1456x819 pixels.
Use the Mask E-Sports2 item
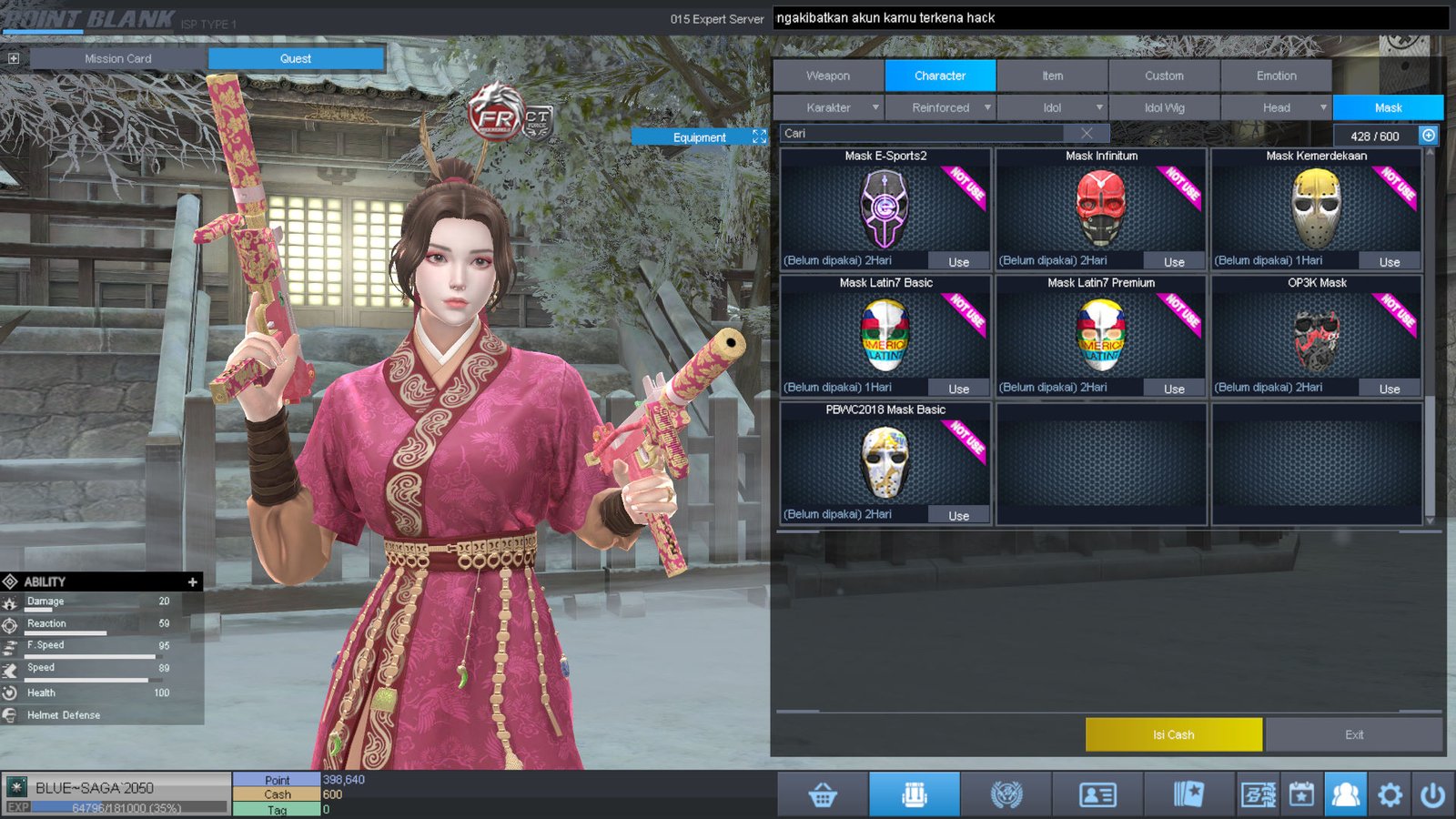coord(958,261)
